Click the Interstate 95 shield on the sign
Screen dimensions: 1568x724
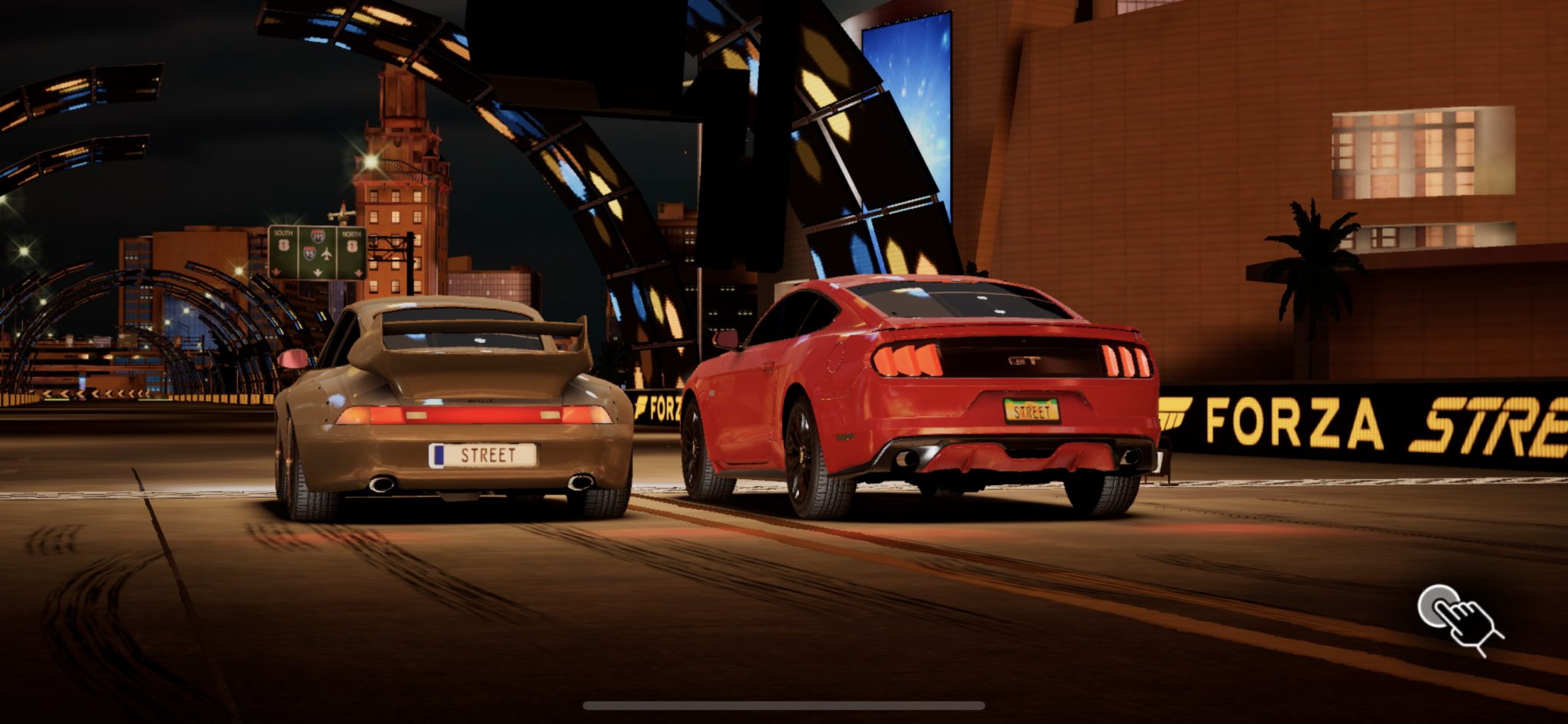309,253
